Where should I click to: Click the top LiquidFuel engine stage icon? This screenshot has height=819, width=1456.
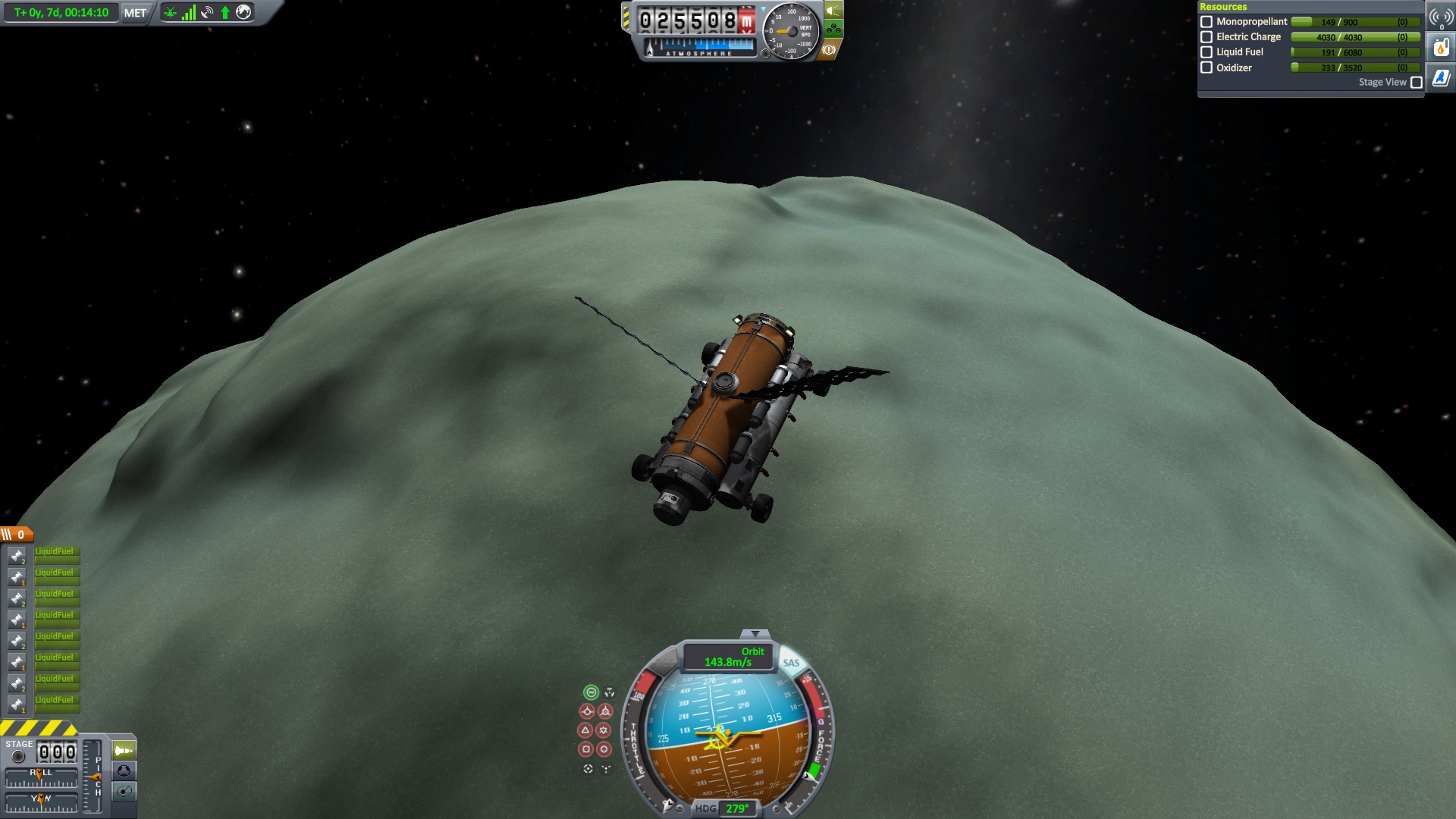click(17, 556)
